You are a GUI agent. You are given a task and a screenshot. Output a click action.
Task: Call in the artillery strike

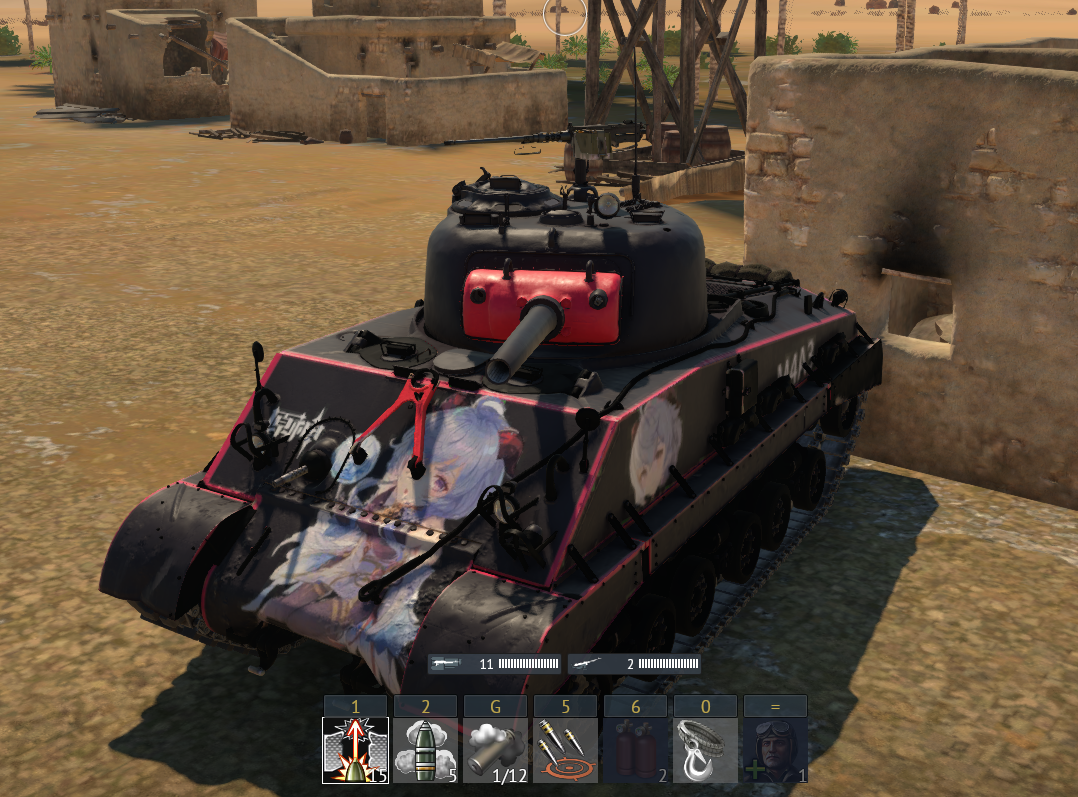pyautogui.click(x=565, y=750)
